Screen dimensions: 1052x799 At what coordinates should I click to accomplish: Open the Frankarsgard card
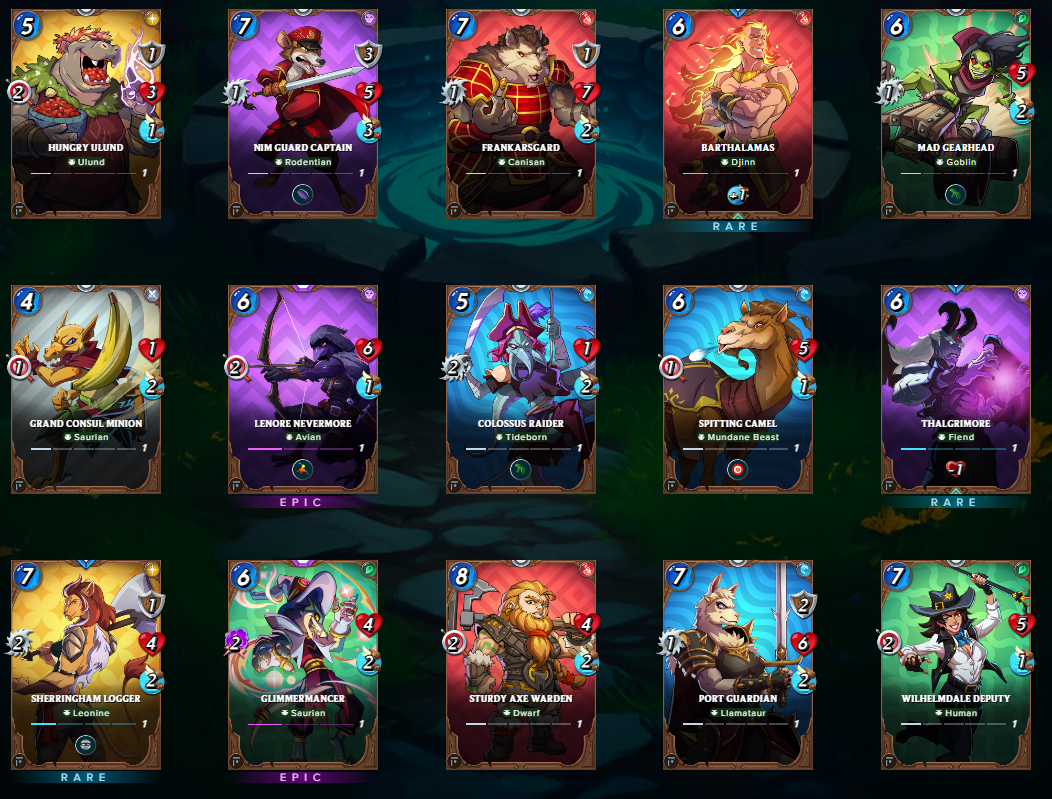point(520,113)
